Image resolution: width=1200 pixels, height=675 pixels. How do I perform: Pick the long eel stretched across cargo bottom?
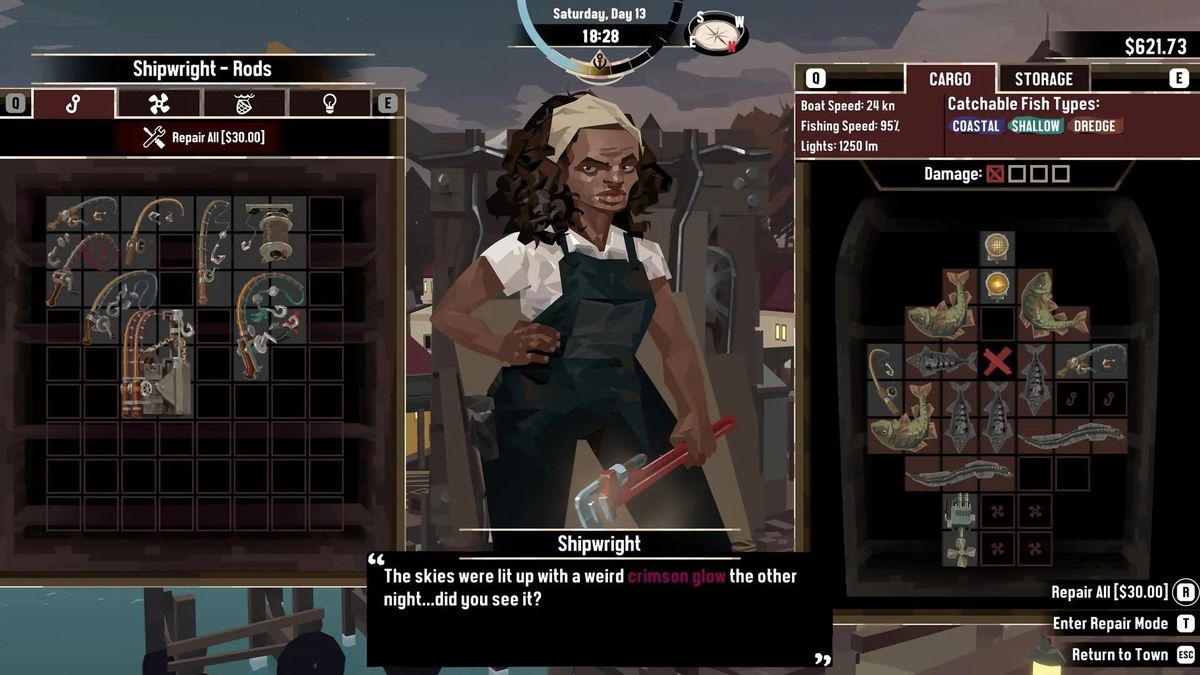(958, 473)
